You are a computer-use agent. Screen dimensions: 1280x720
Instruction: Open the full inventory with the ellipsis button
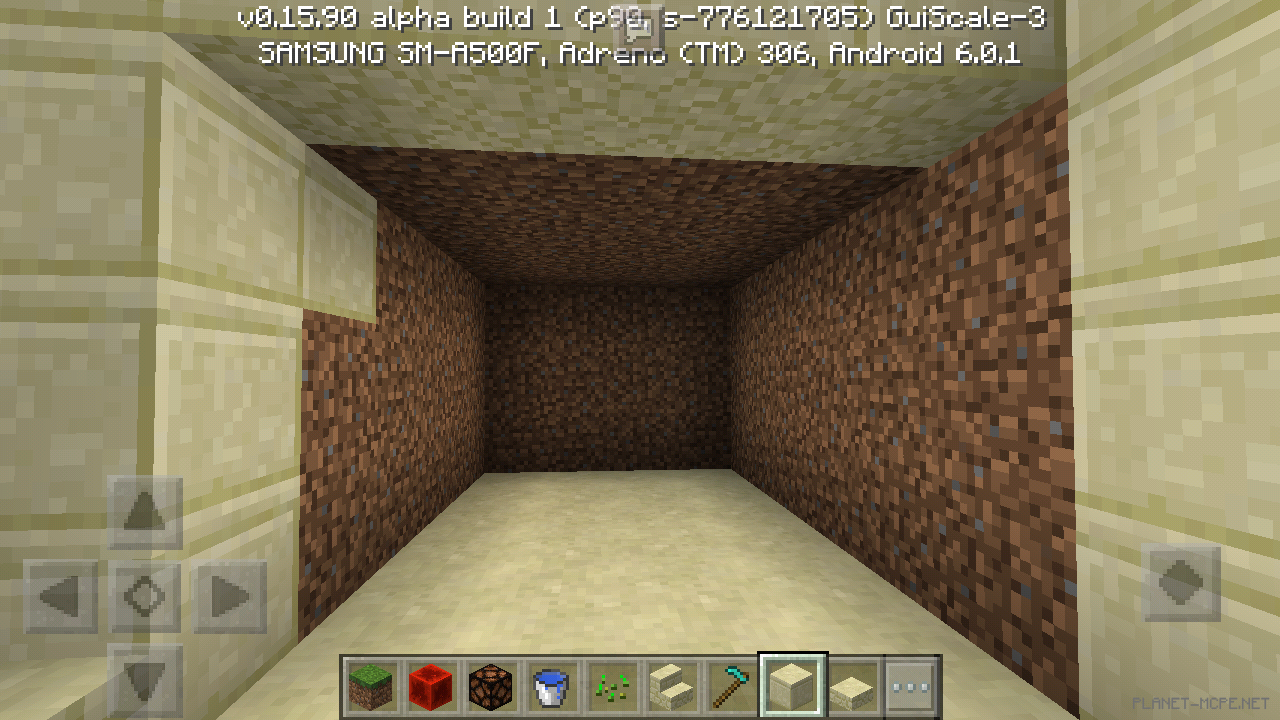pos(911,687)
